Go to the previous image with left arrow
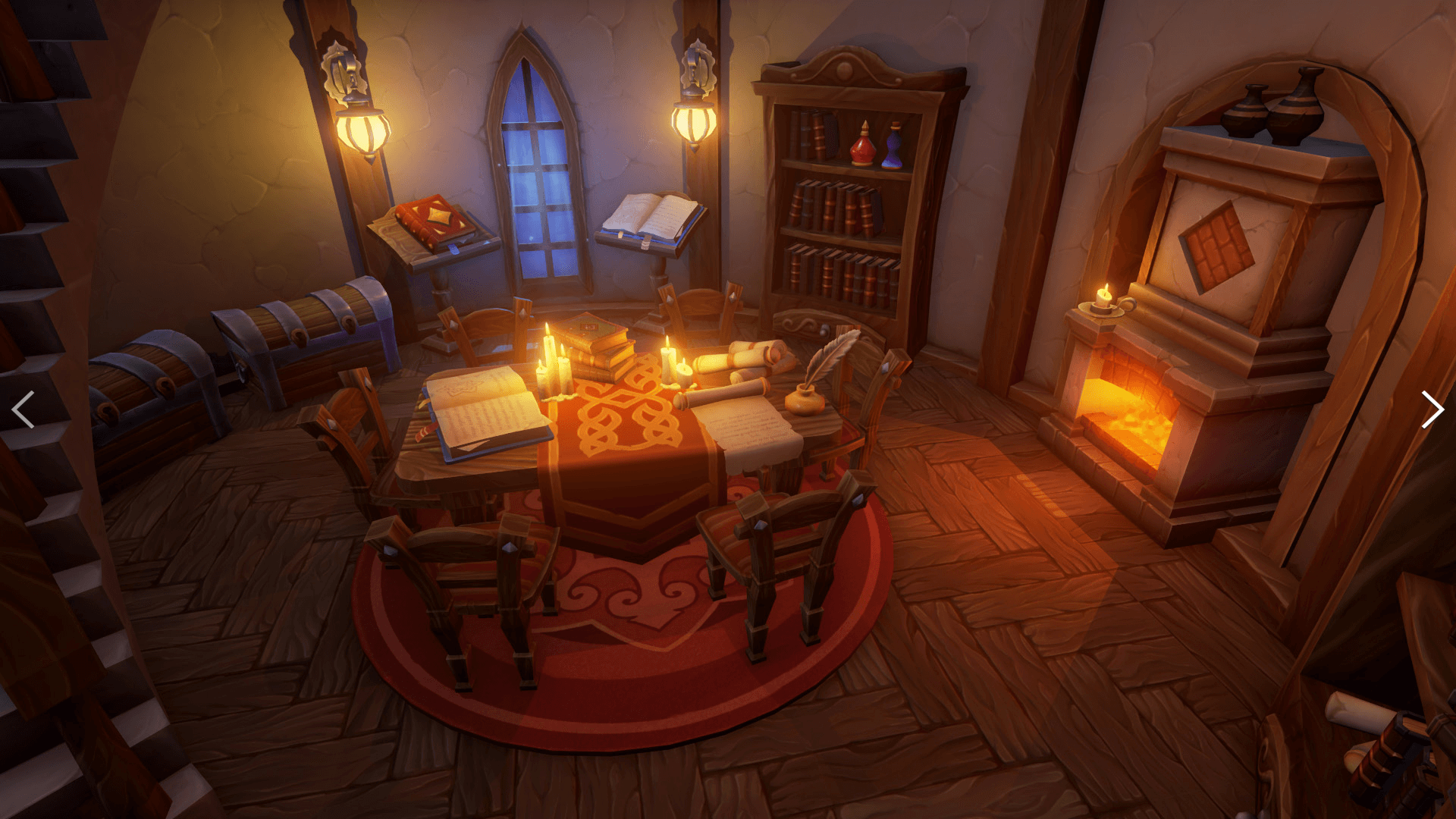This screenshot has width=1456, height=819. pyautogui.click(x=24, y=409)
